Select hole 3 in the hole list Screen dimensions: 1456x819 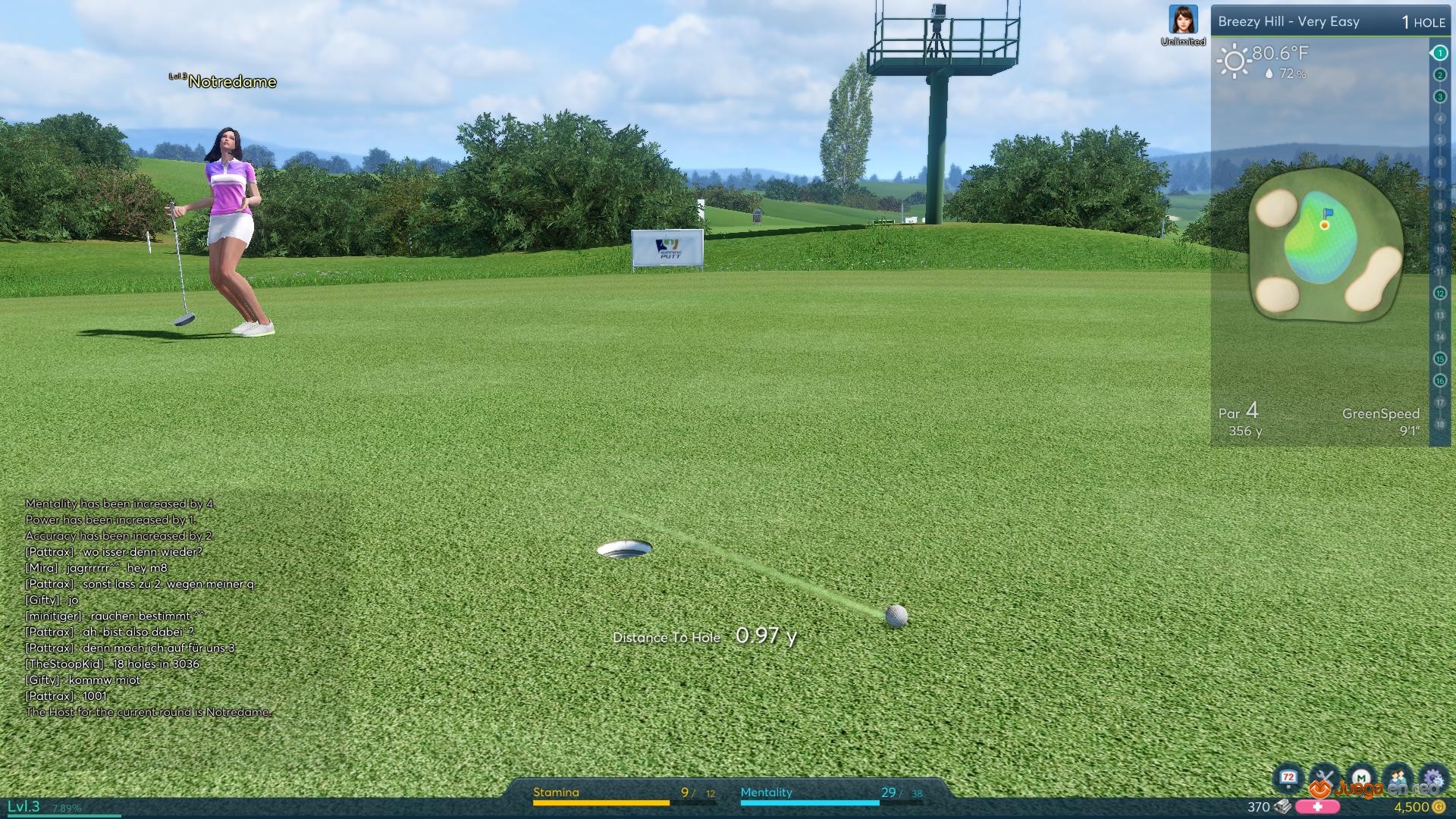point(1439,97)
